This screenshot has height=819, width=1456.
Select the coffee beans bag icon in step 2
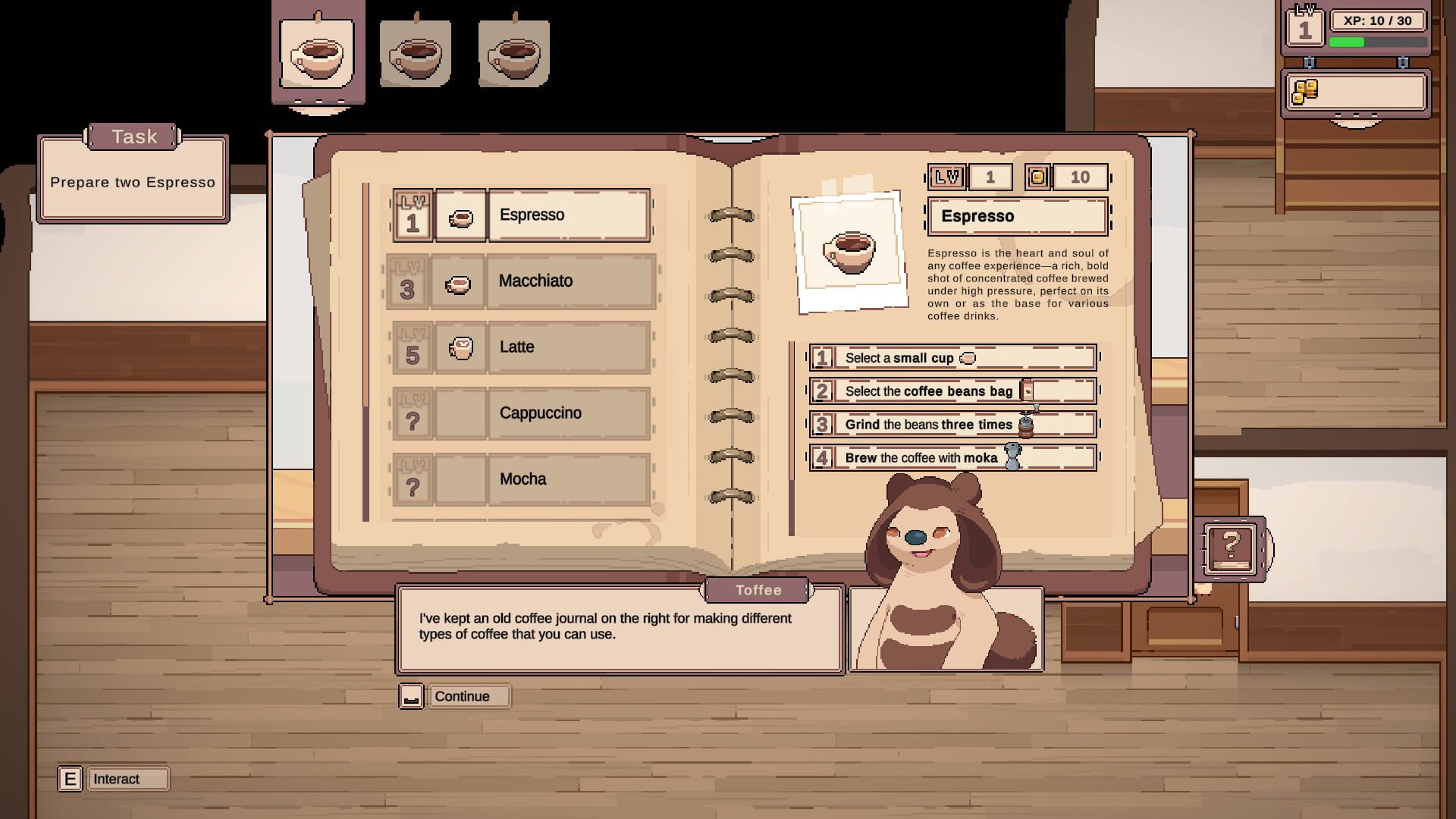[1028, 390]
